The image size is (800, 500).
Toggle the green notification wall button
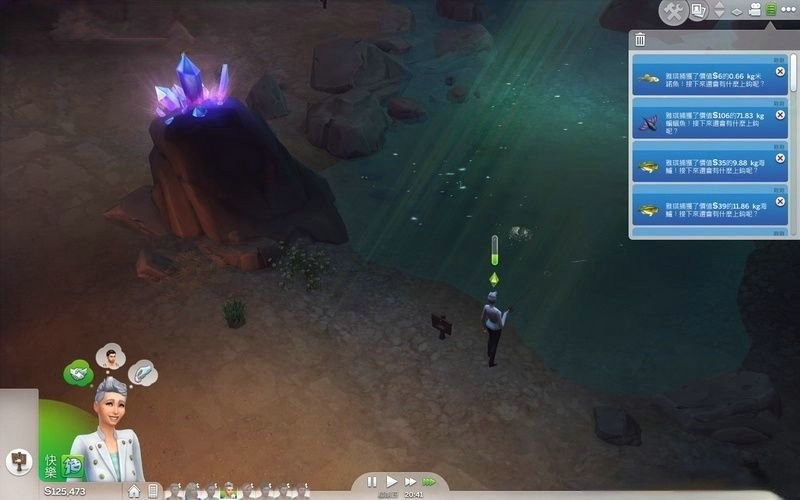tap(771, 11)
